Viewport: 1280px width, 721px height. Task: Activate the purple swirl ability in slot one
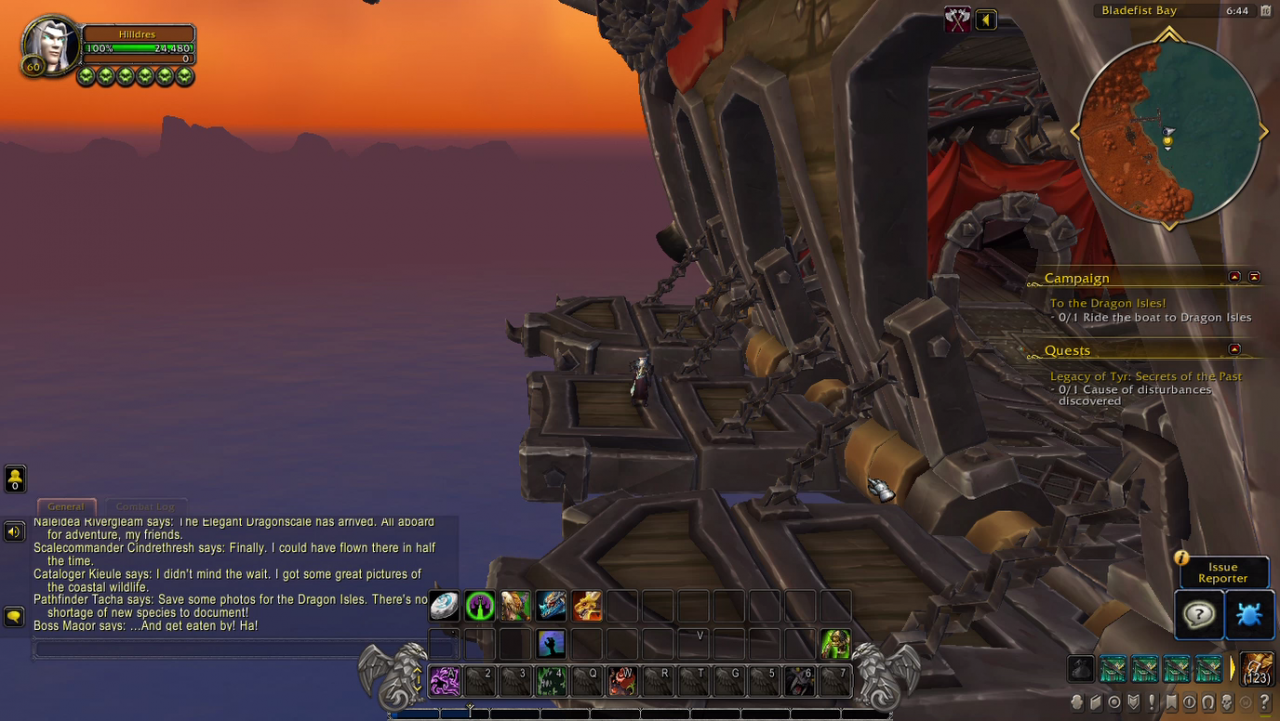(445, 681)
